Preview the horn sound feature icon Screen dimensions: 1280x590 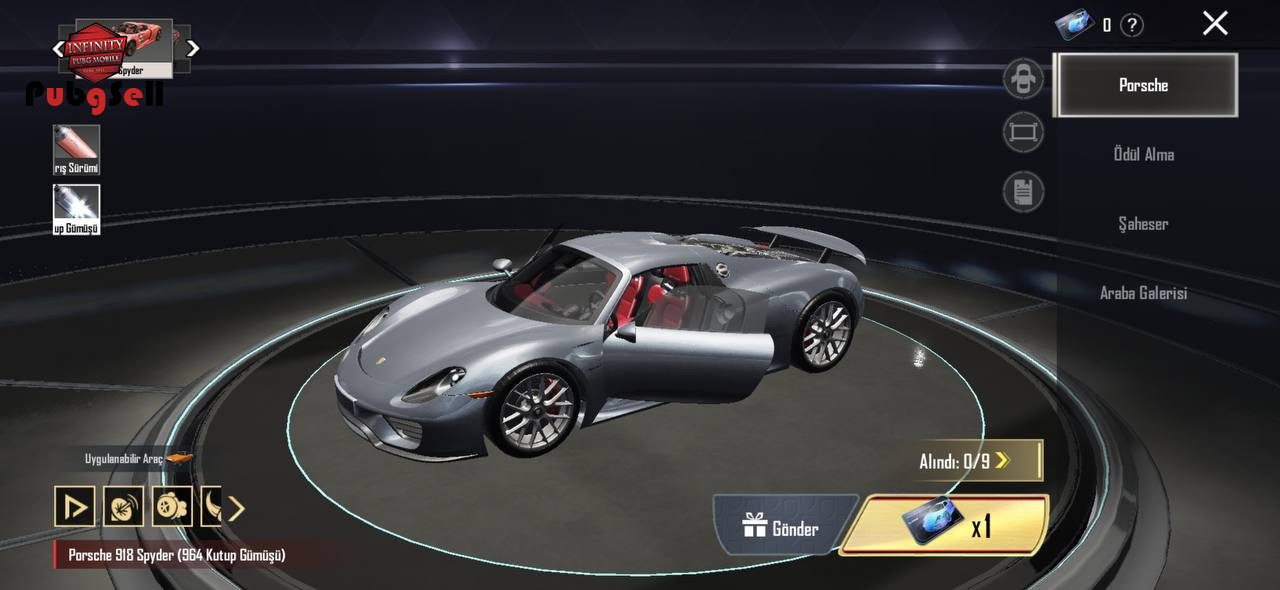tap(123, 507)
